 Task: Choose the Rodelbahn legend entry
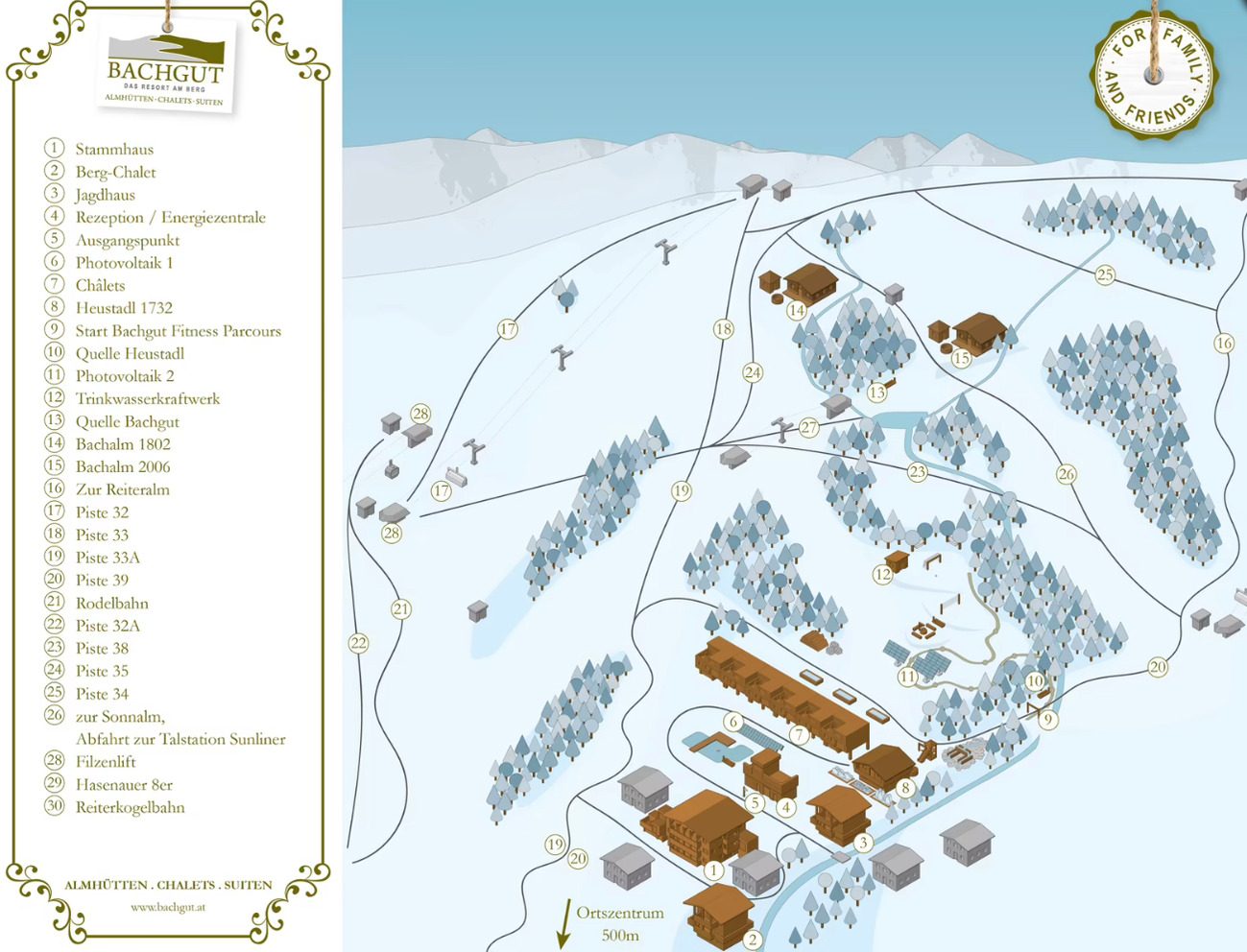(x=111, y=603)
